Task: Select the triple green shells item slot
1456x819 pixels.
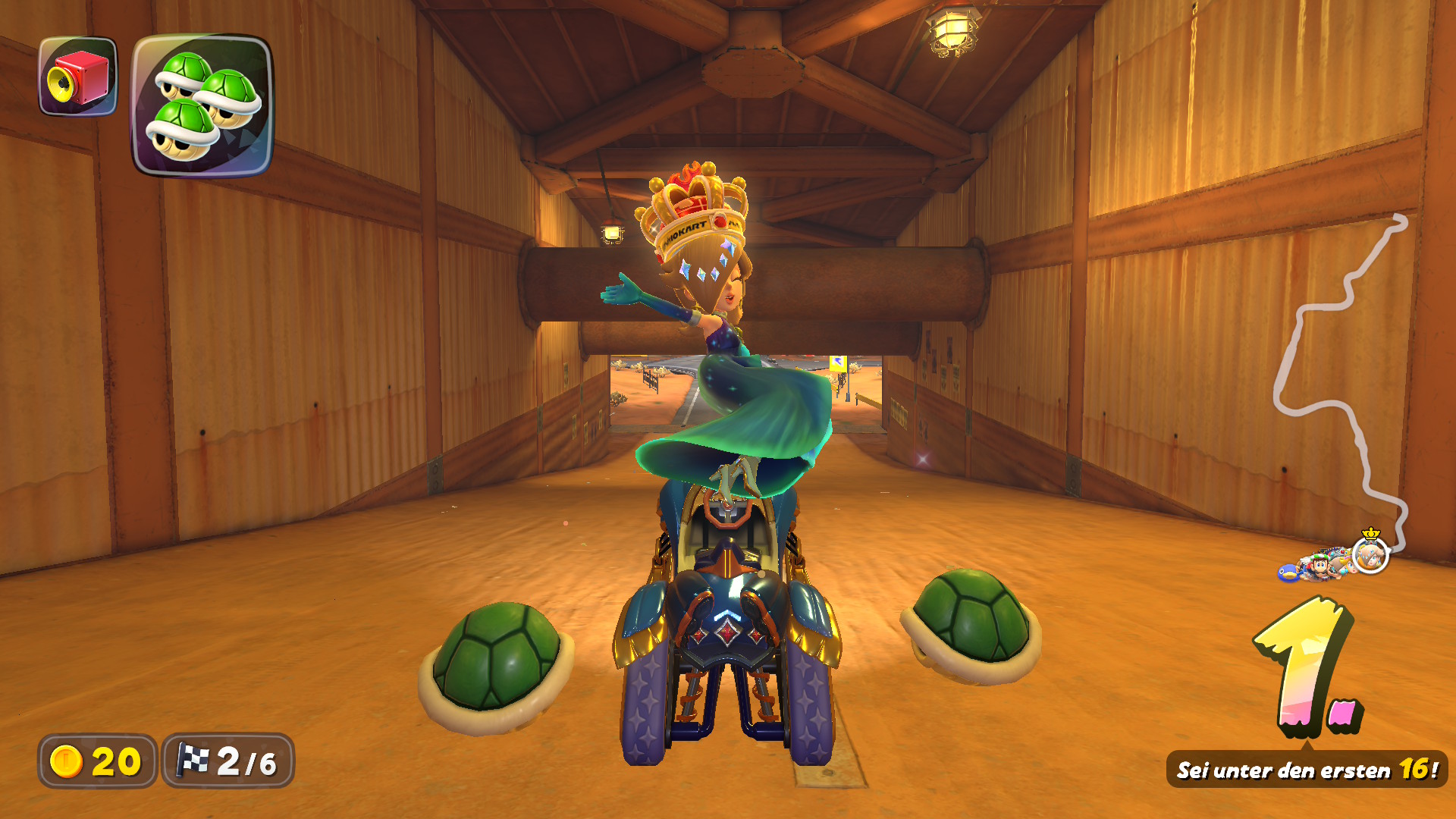Action: tap(202, 105)
